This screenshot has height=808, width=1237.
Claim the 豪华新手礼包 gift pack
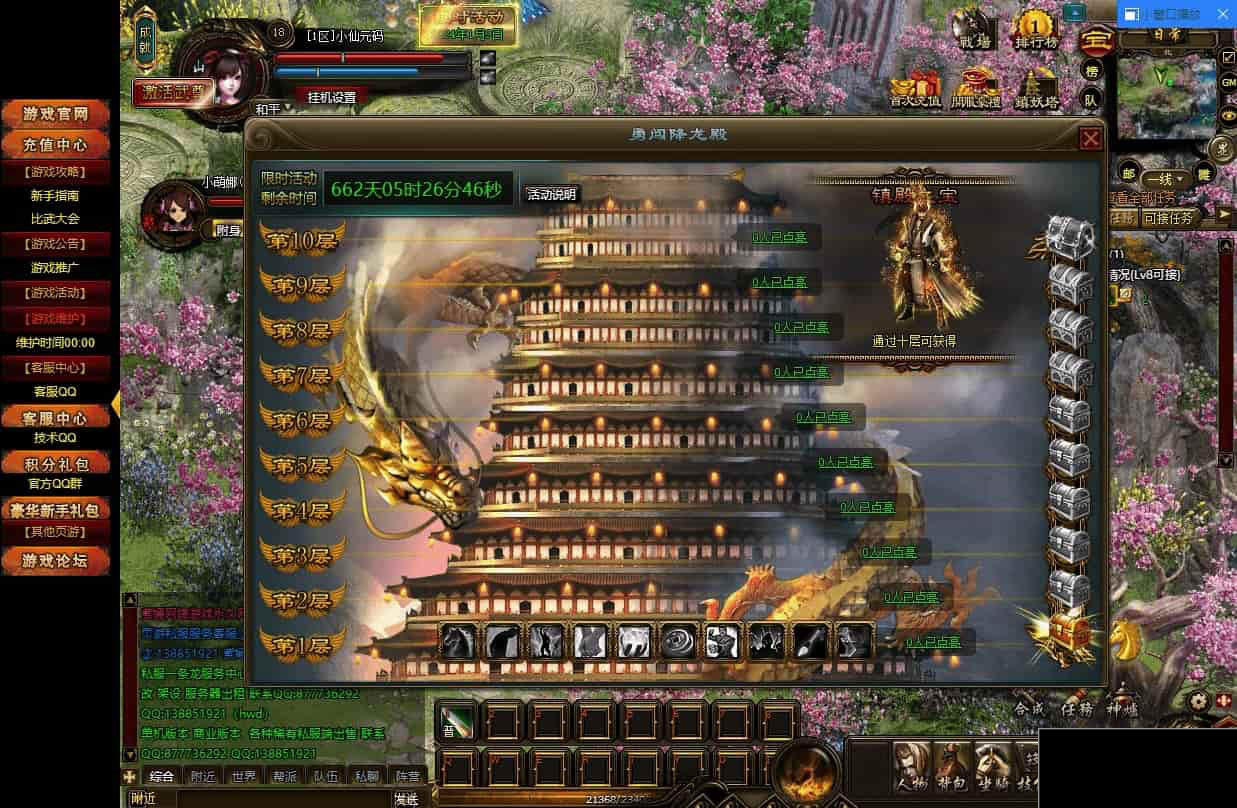coord(57,510)
